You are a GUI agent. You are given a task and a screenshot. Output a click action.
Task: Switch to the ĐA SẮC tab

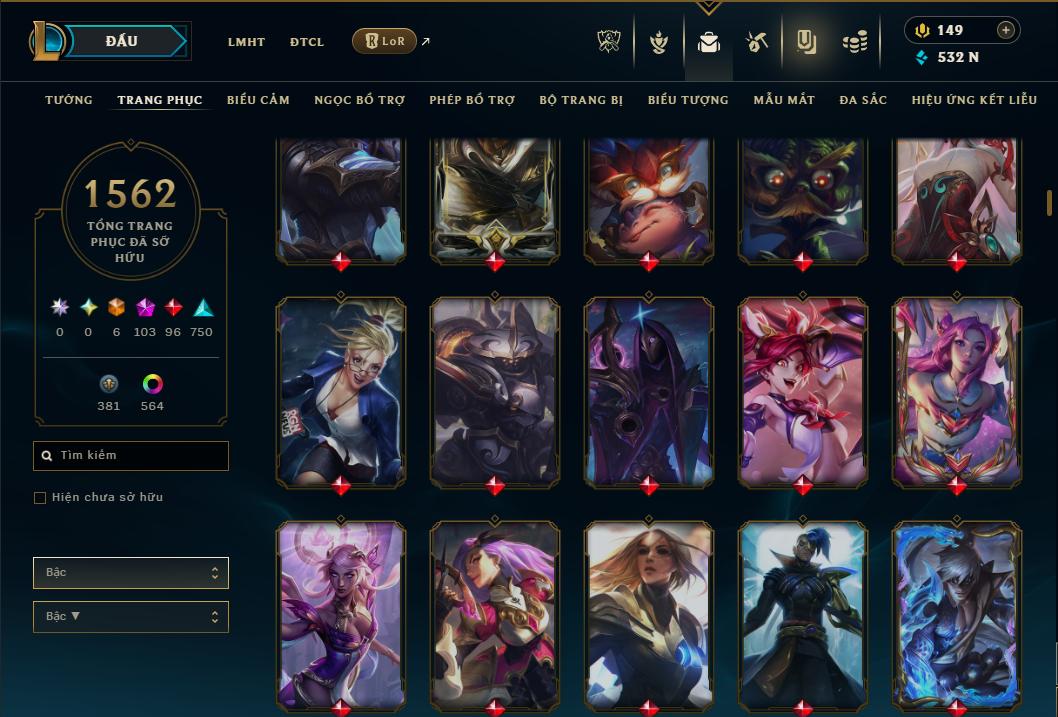(863, 100)
